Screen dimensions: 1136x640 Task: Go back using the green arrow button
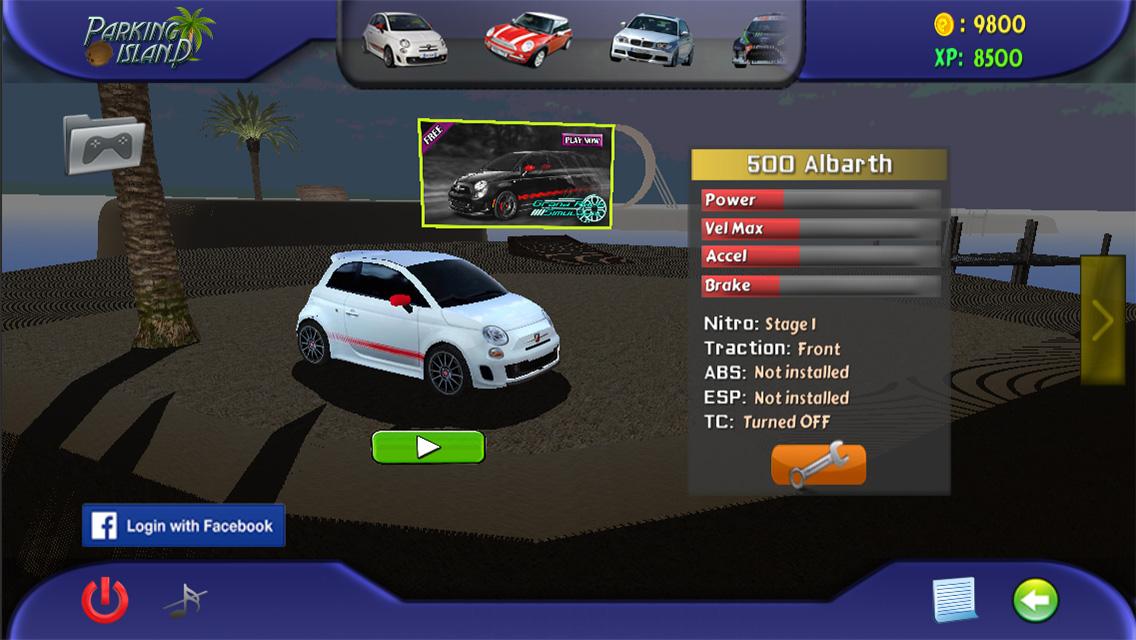click(1035, 600)
